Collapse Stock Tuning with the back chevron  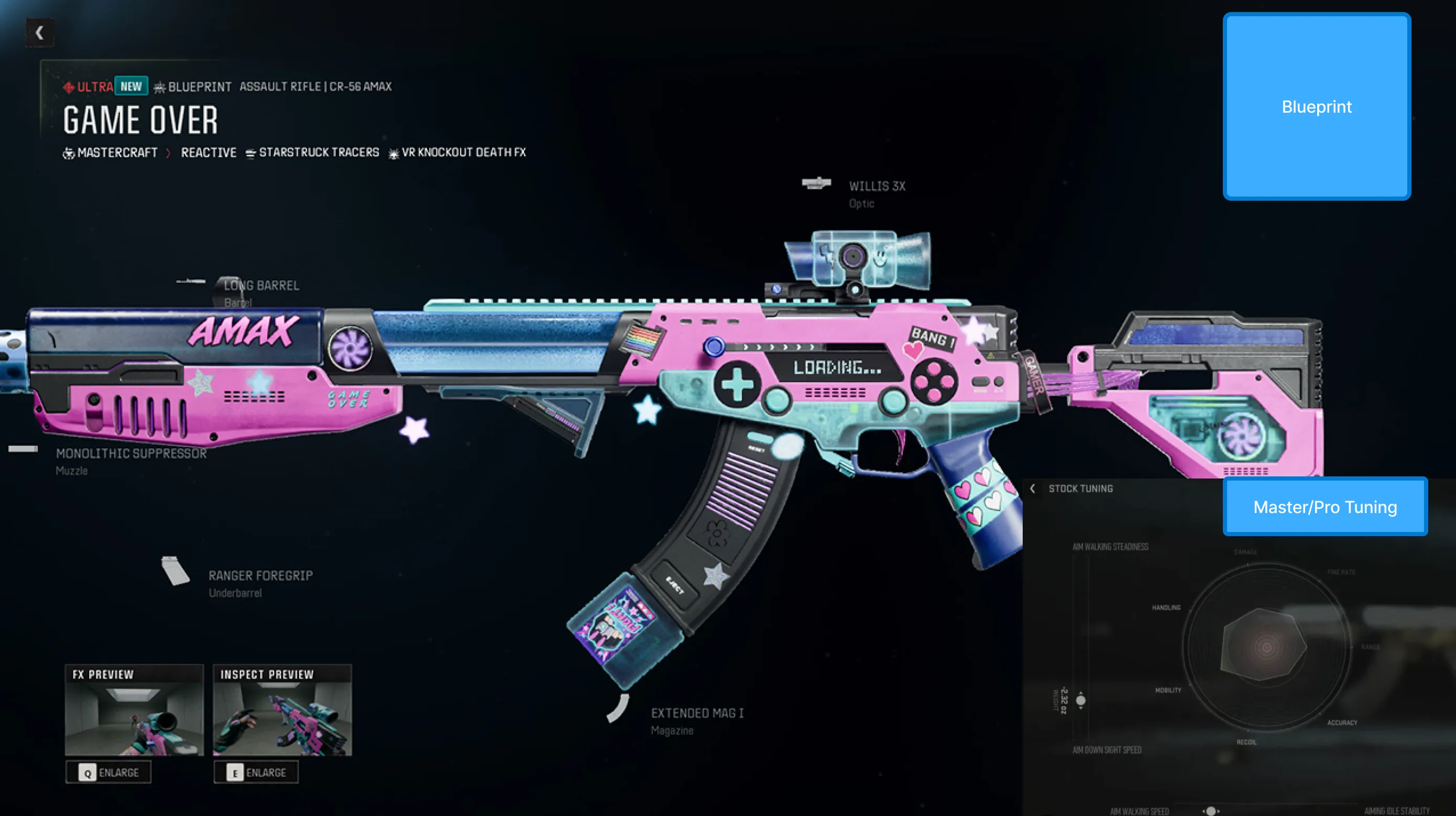1034,488
